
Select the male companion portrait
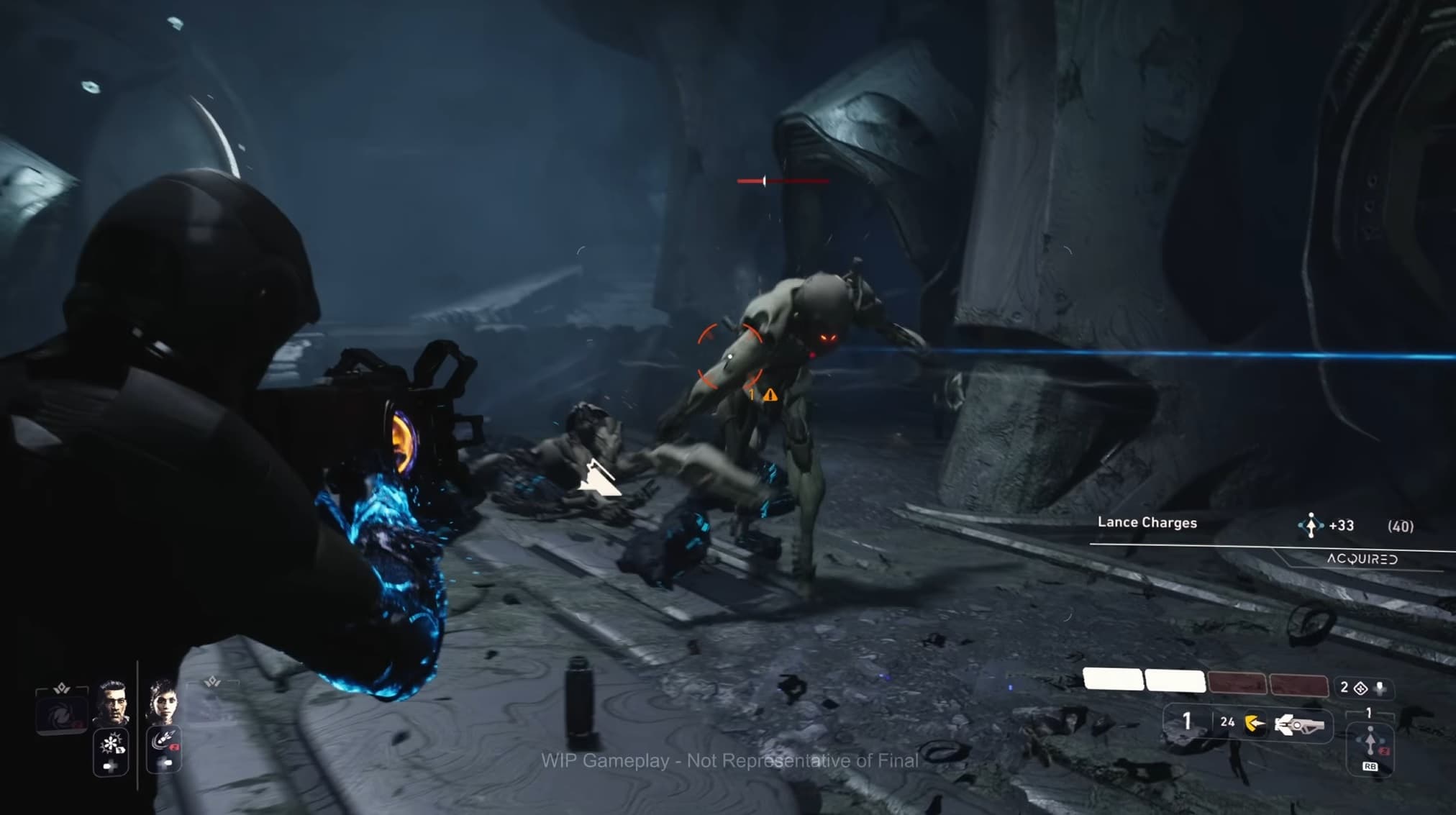point(112,703)
